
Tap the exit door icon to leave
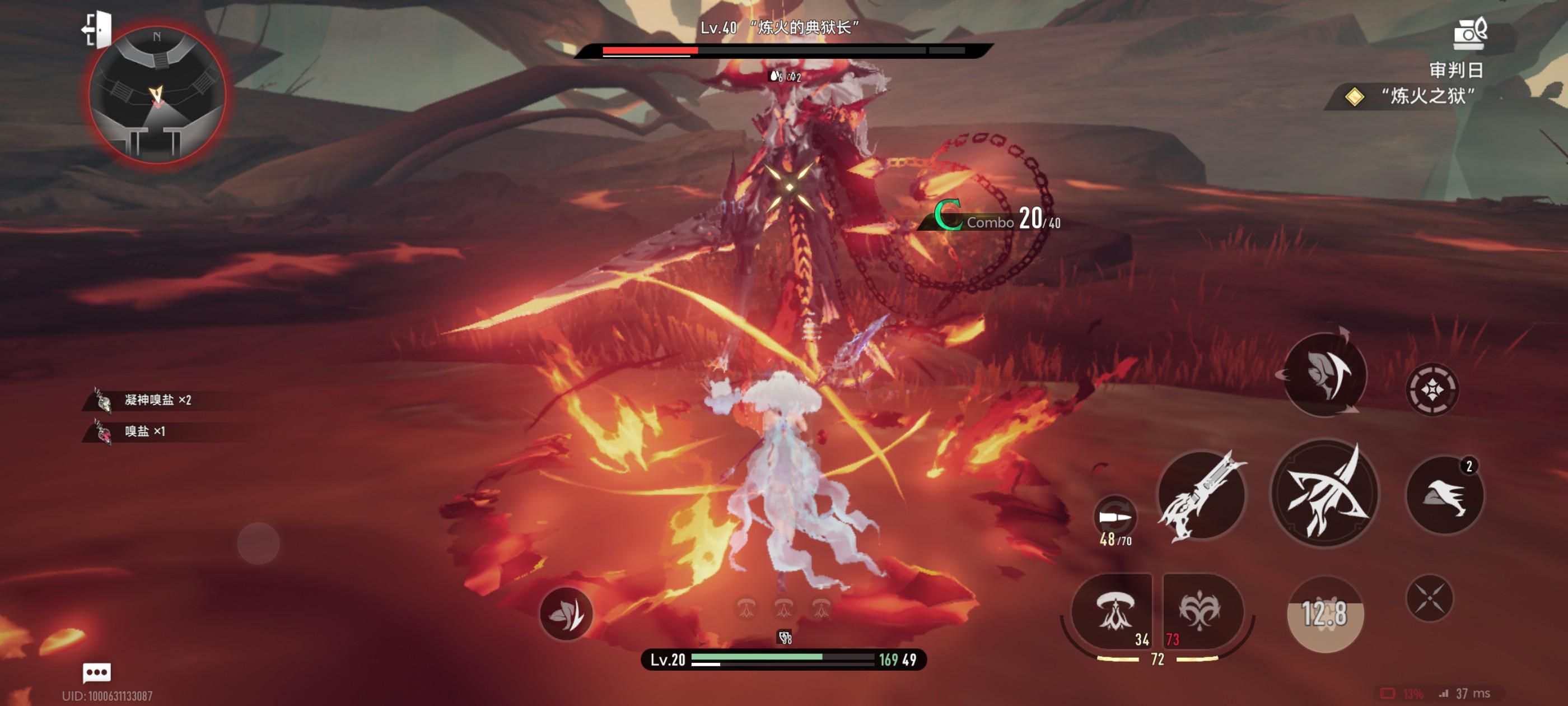coord(97,29)
